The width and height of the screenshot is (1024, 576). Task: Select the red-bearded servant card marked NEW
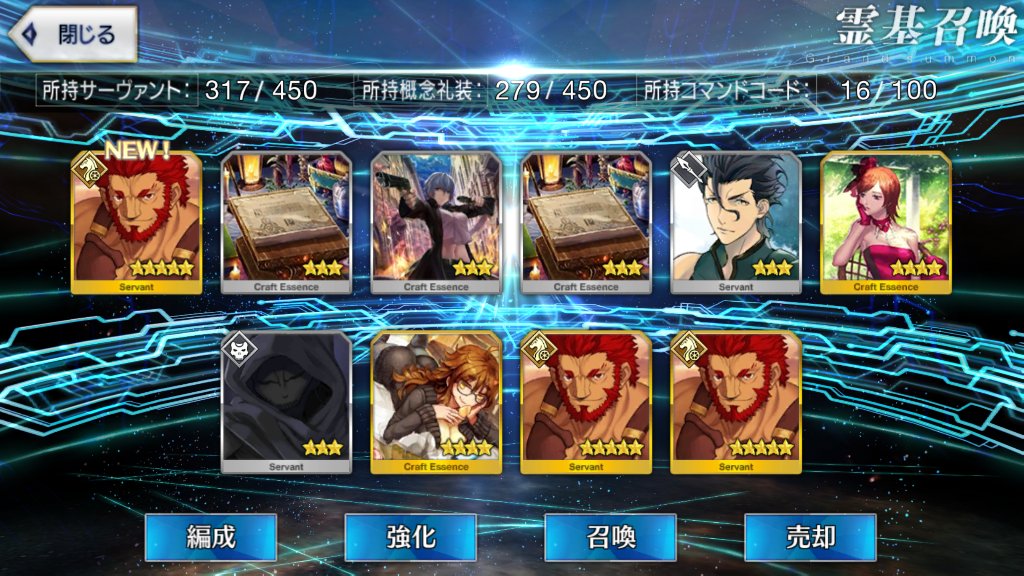[136, 223]
